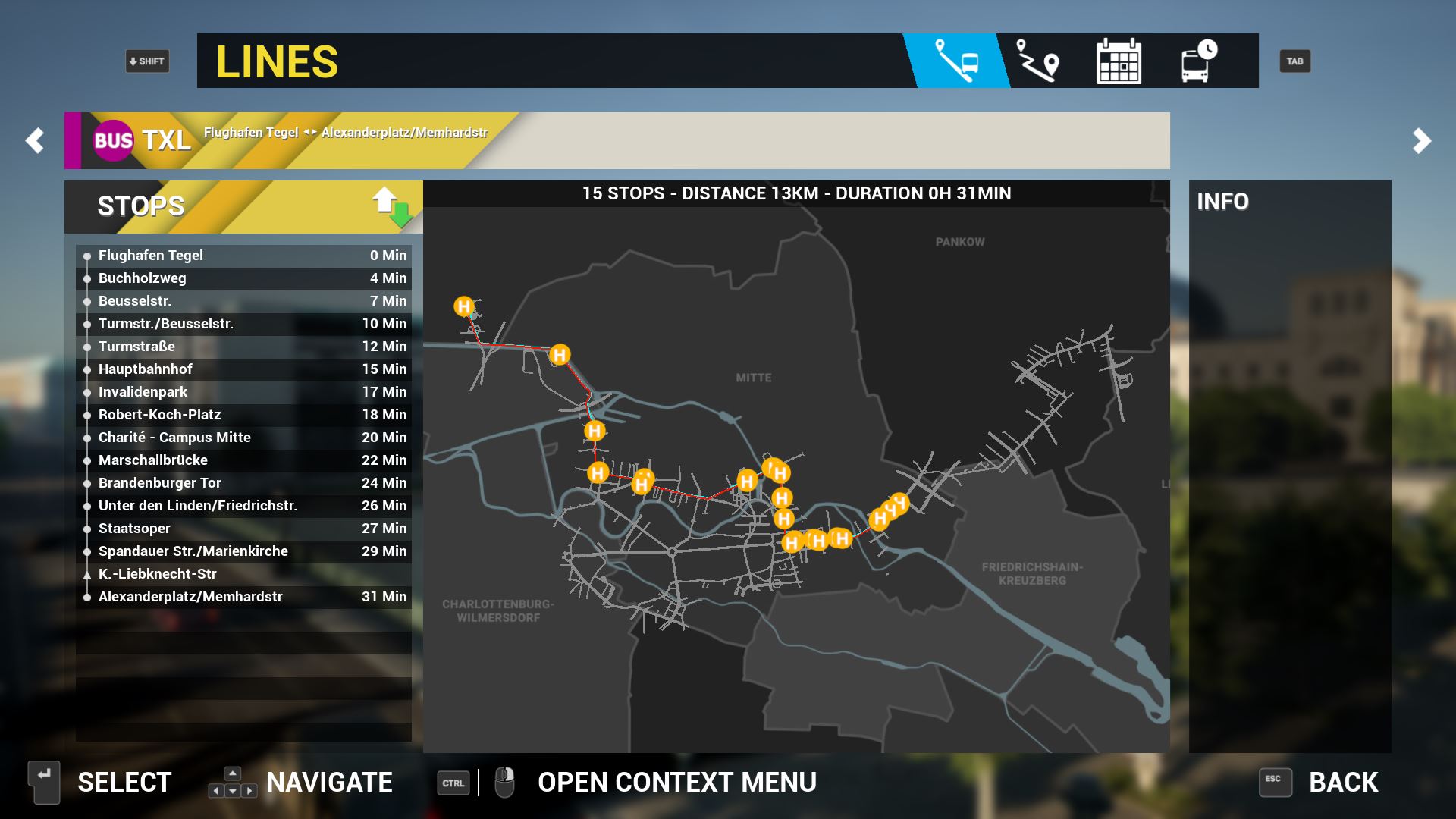
Task: Go to the previous line arrow
Action: point(35,141)
